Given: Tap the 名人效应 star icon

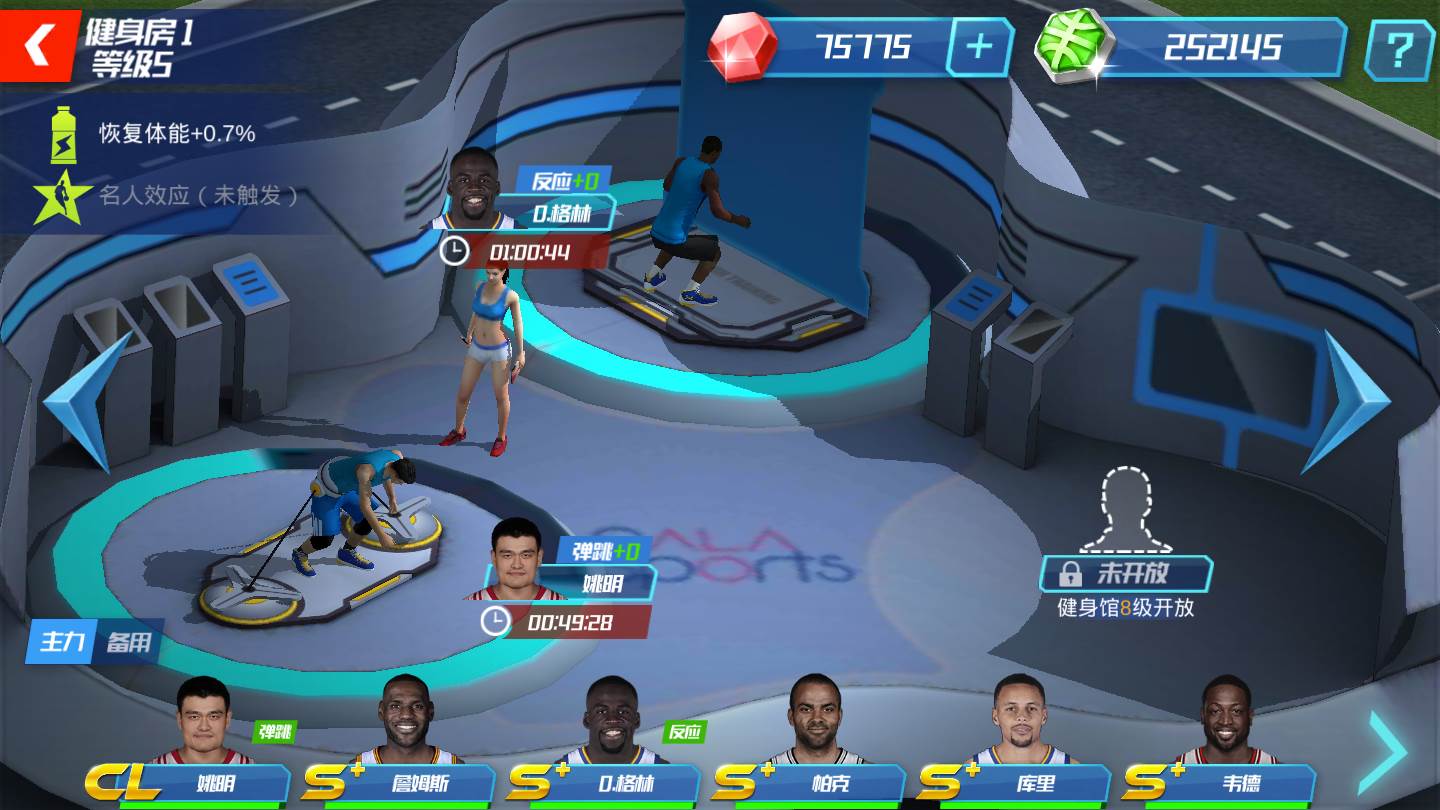Looking at the screenshot, I should [62, 196].
